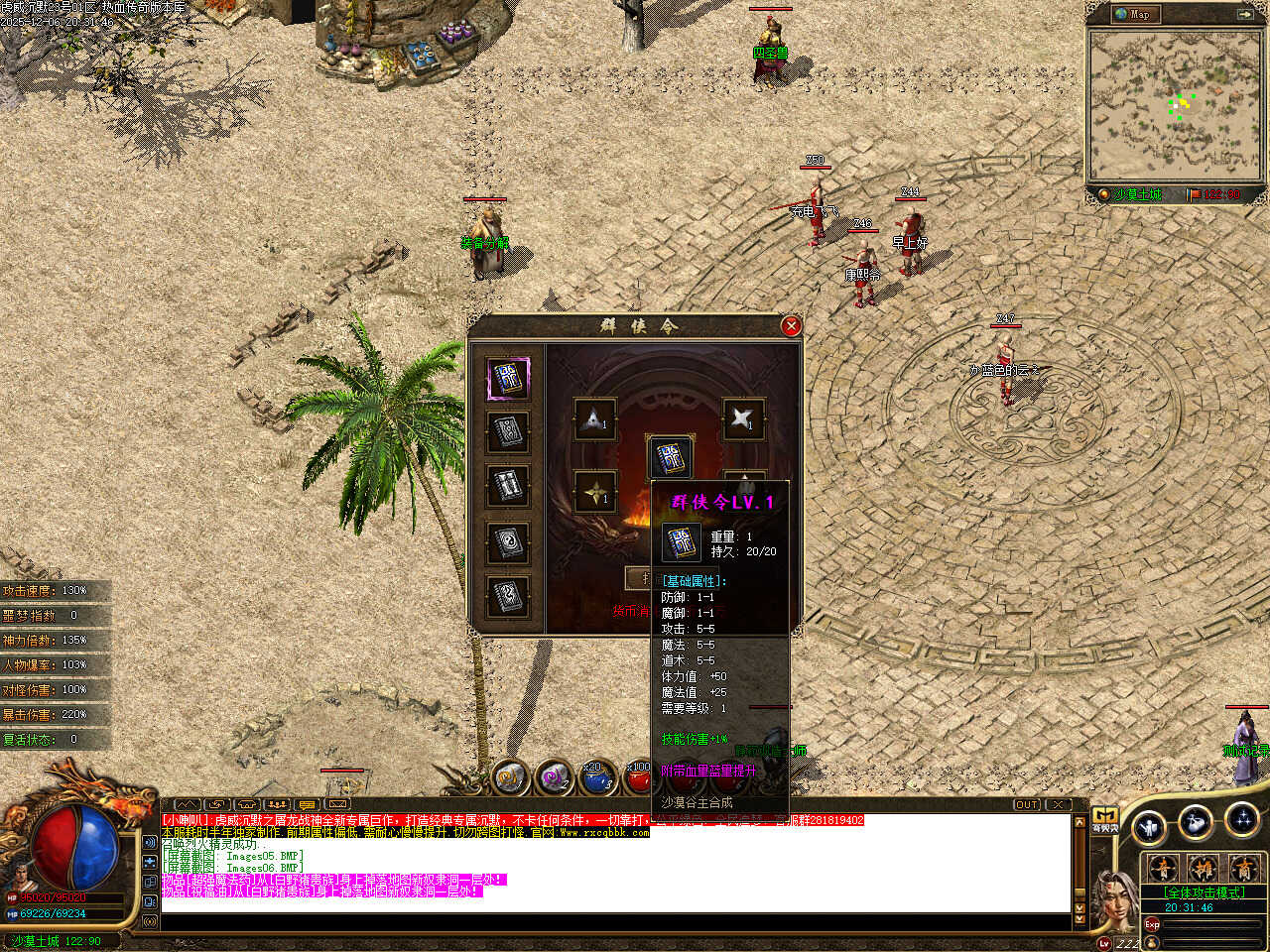Use the purple swirl scroll in hotbar slot 2
1270x952 pixels.
click(554, 778)
